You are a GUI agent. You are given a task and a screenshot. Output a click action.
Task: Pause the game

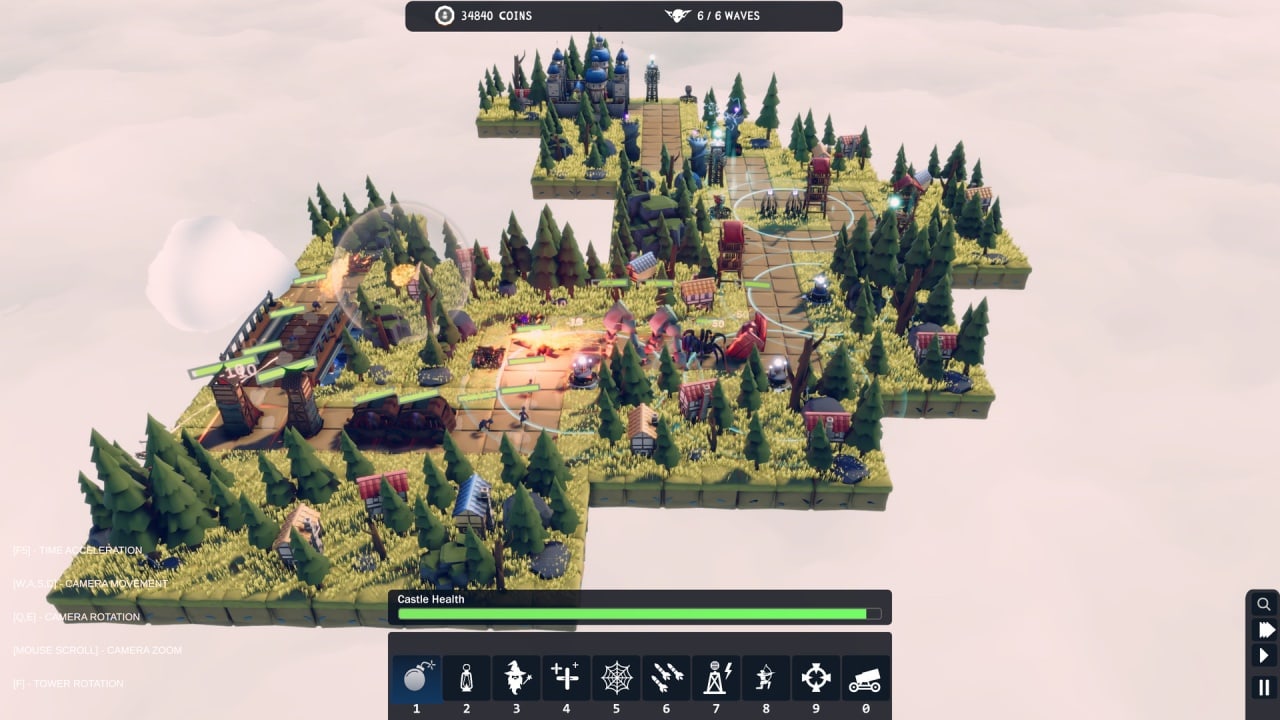pyautogui.click(x=1264, y=687)
